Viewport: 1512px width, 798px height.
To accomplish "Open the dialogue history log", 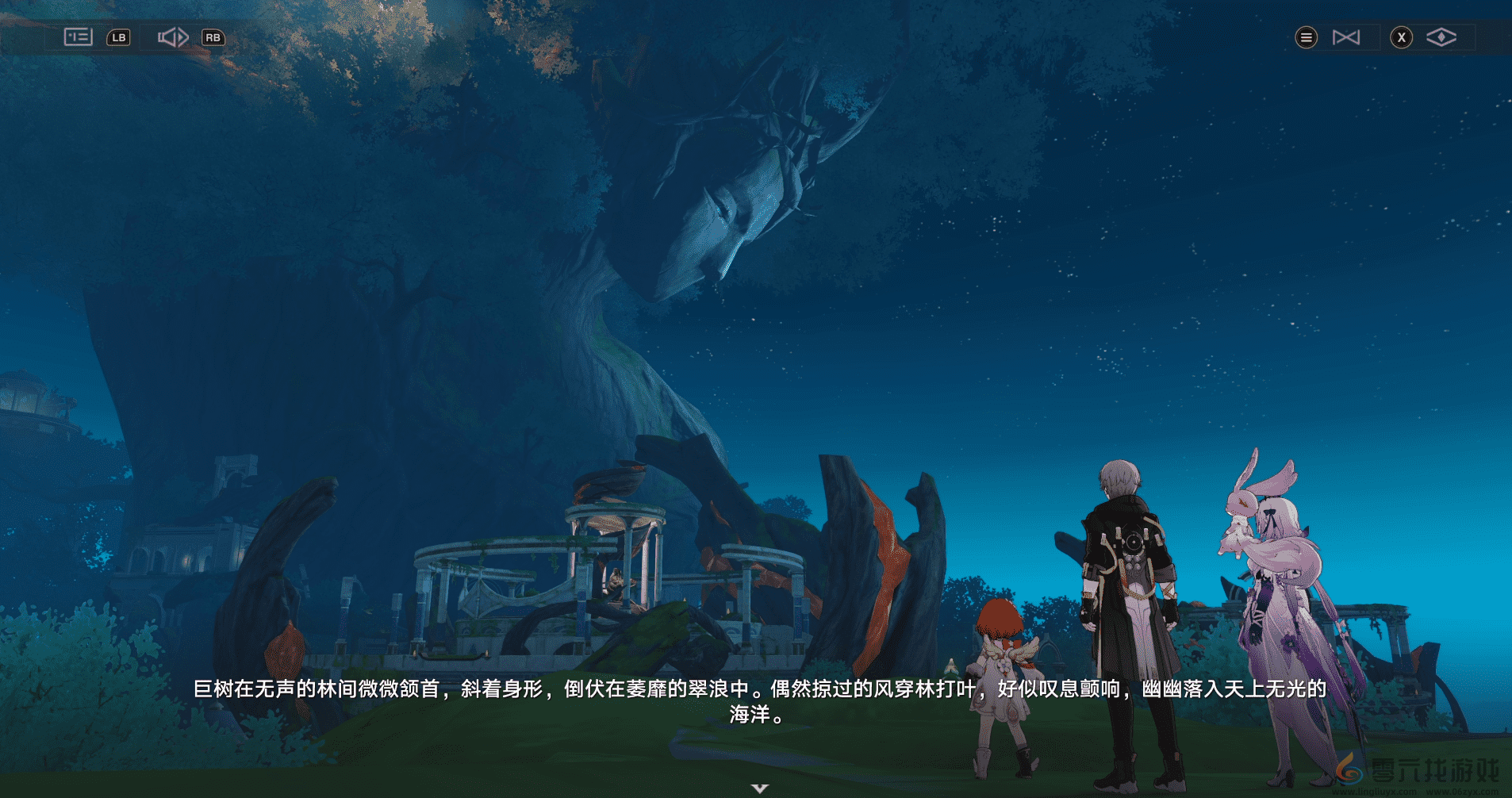I will click(x=77, y=37).
